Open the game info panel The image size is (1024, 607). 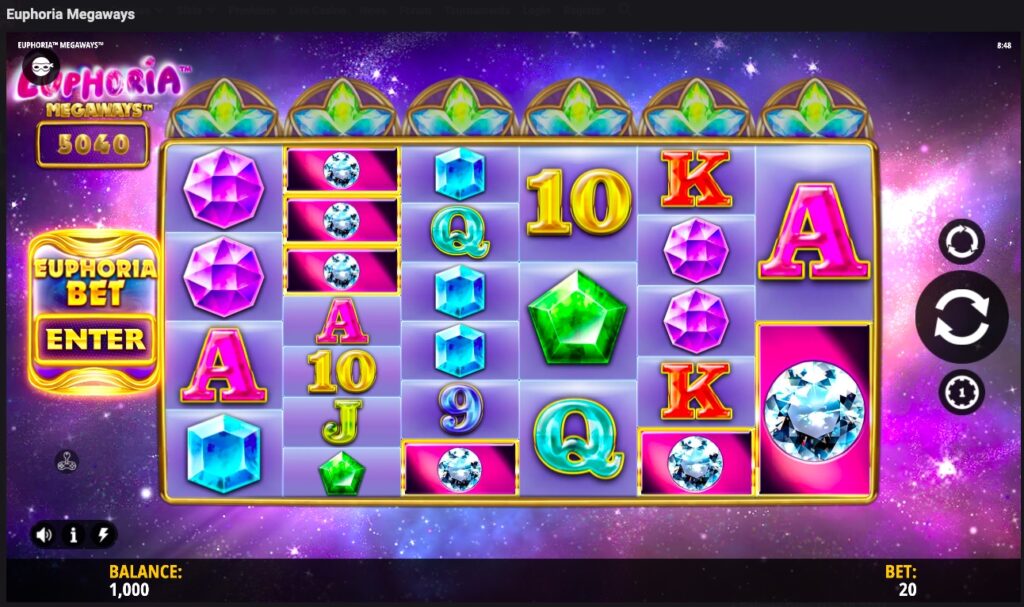click(x=73, y=535)
